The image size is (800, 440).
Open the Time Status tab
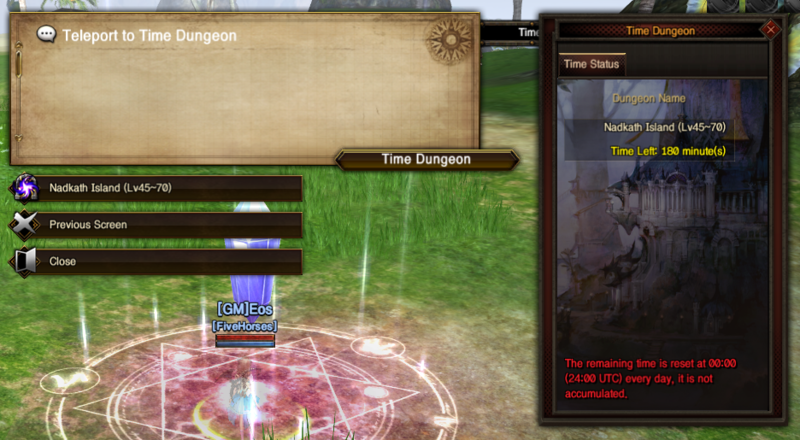(592, 65)
